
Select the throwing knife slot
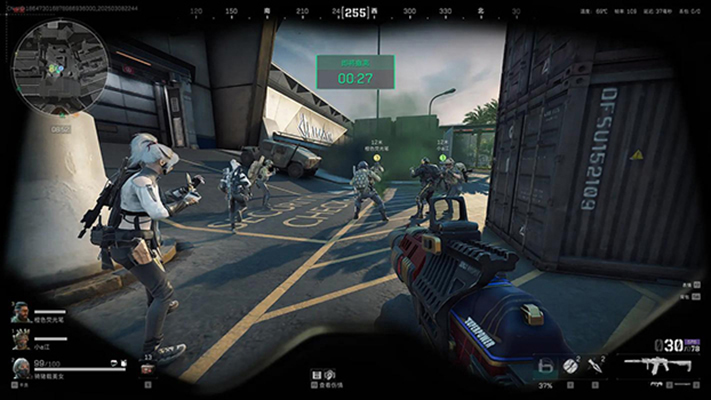coord(596,366)
